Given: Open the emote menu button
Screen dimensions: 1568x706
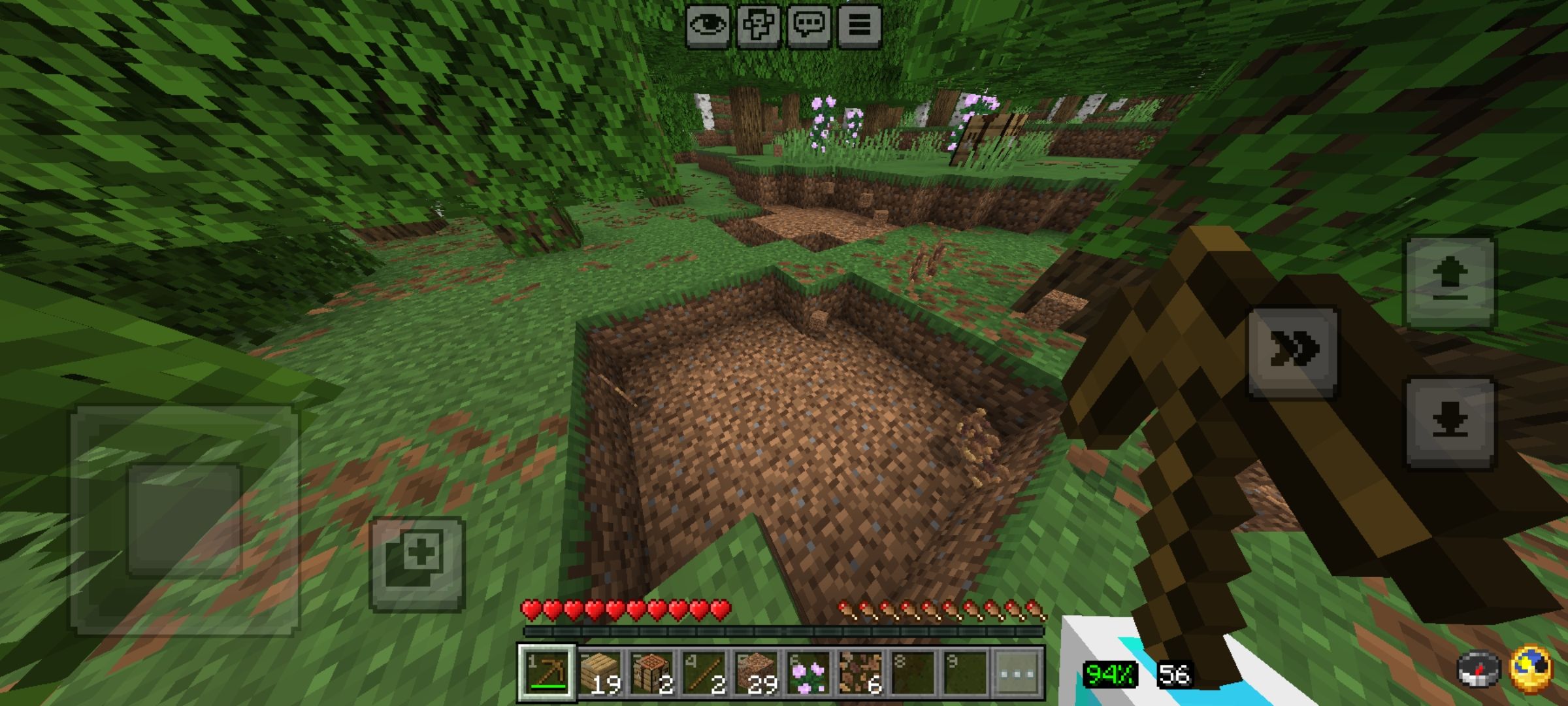Looking at the screenshot, I should pyautogui.click(x=759, y=26).
